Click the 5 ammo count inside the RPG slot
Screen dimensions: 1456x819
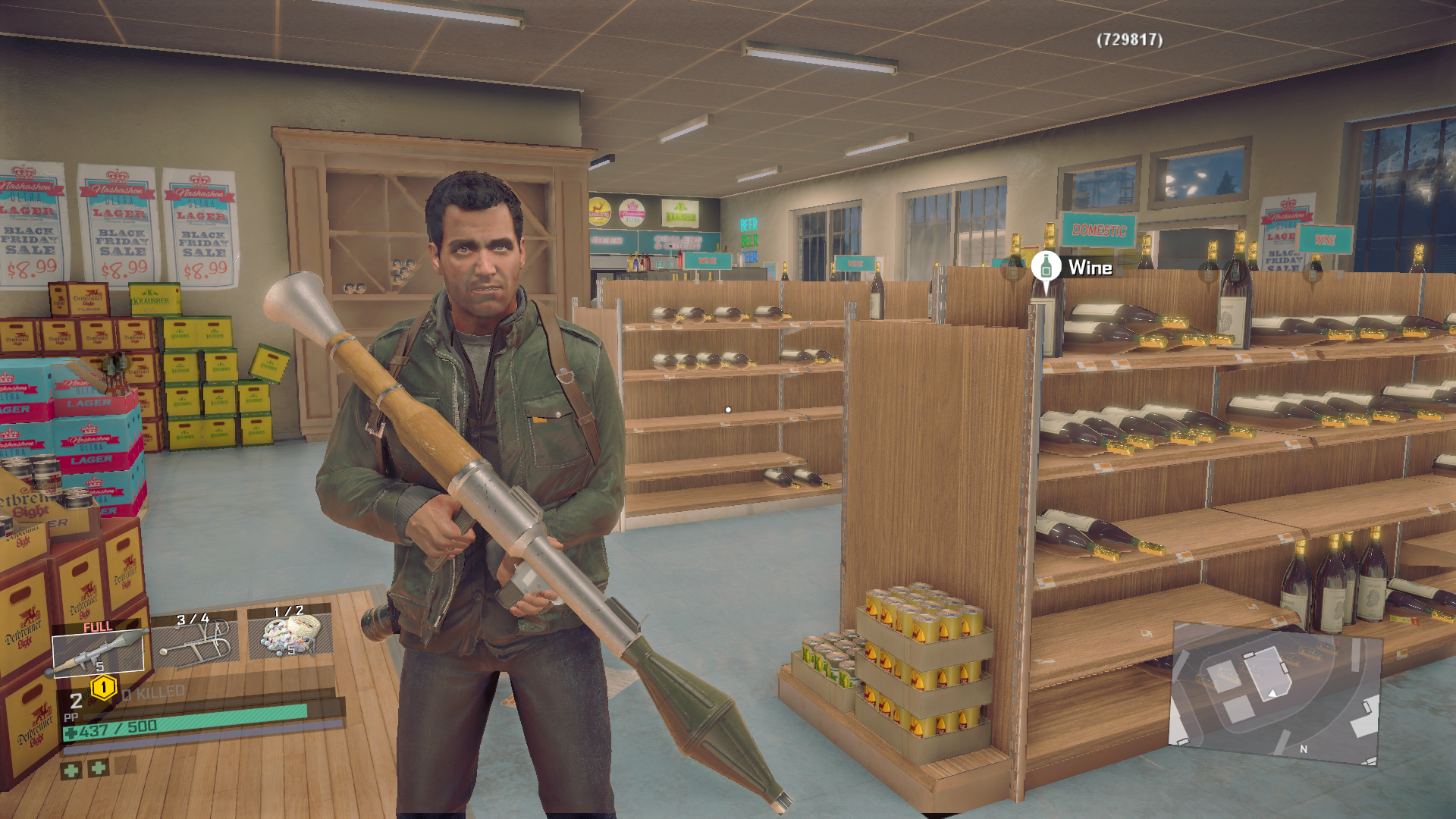[x=99, y=667]
